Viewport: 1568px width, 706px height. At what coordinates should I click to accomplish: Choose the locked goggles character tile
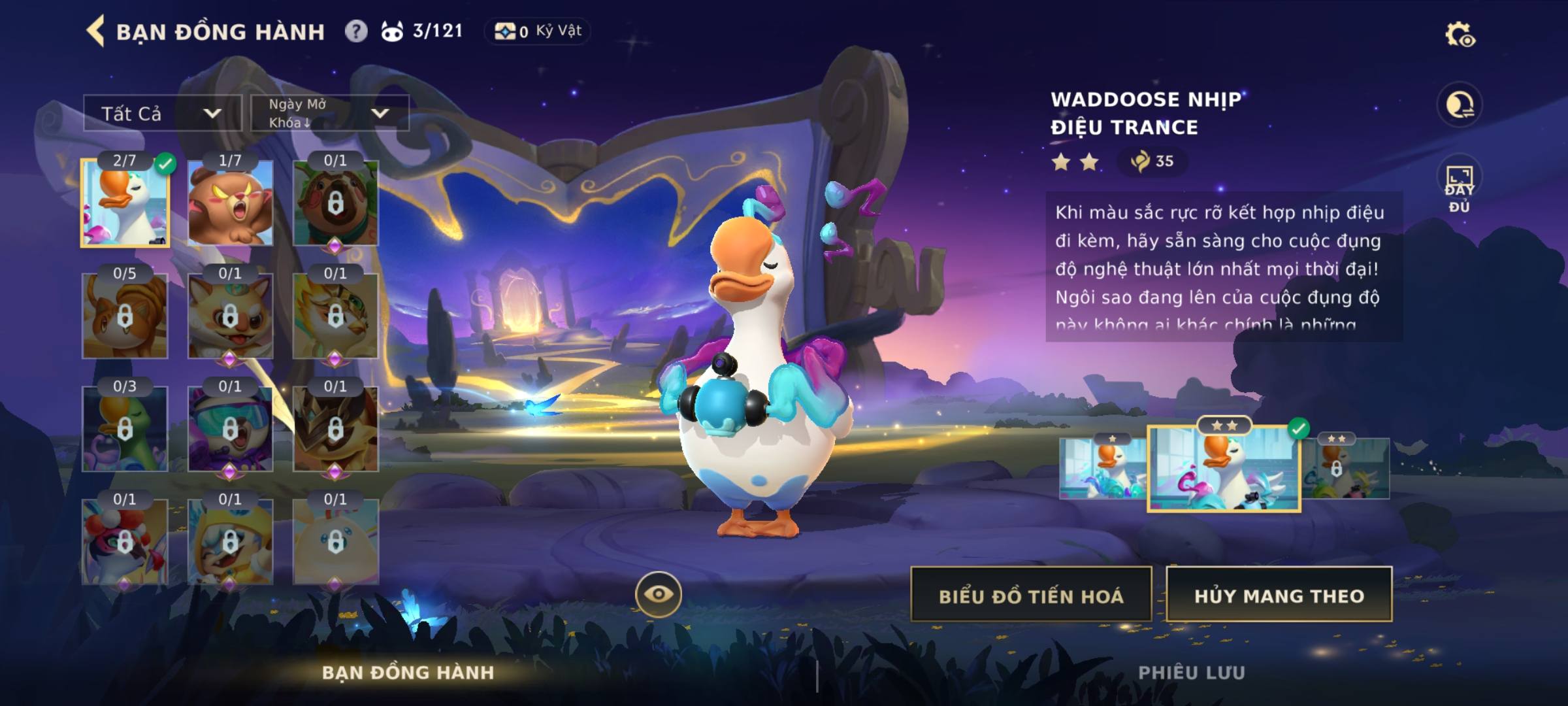[x=230, y=429]
